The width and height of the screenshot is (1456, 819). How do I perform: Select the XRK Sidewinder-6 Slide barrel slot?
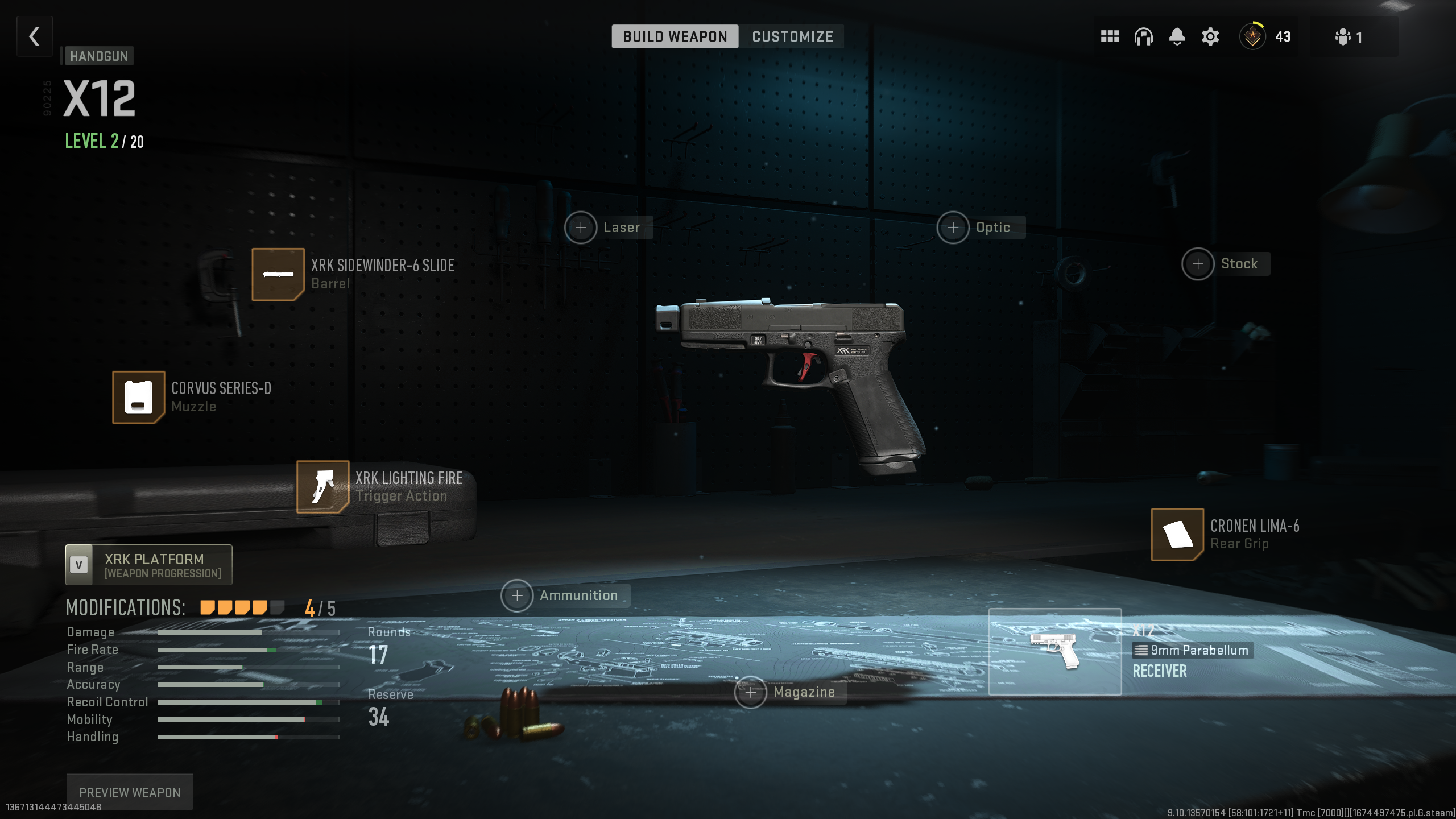coord(278,275)
